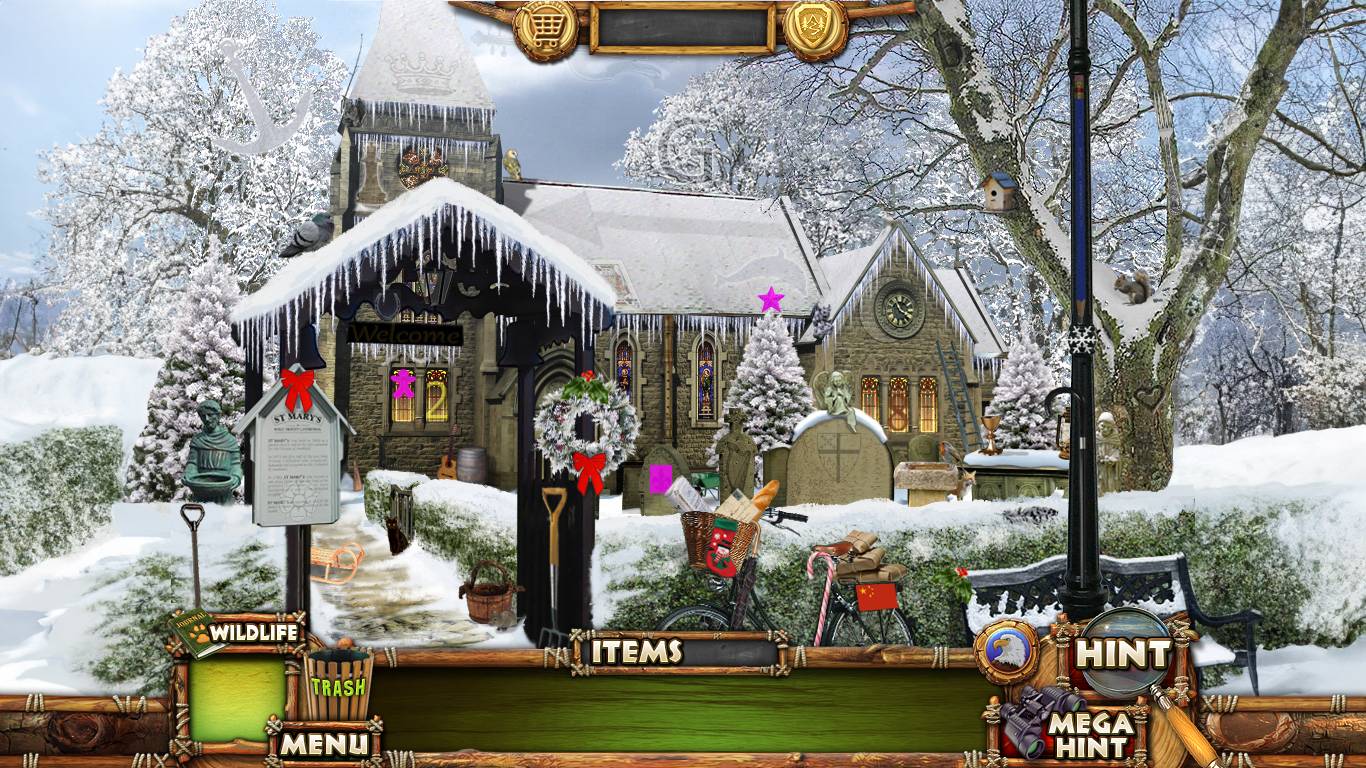The height and width of the screenshot is (768, 1366).
Task: Open the Wildlife journal
Action: tap(240, 633)
